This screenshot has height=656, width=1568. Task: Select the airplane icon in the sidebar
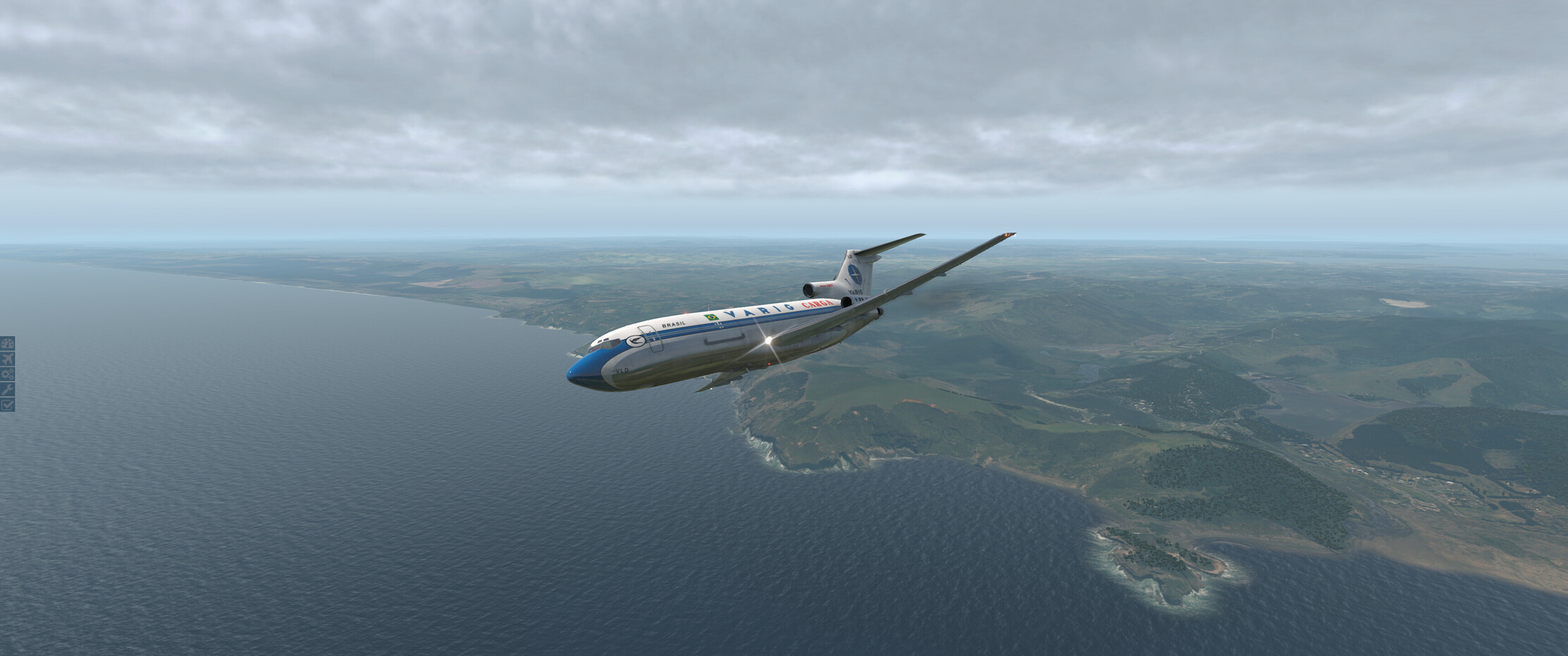tap(7, 359)
